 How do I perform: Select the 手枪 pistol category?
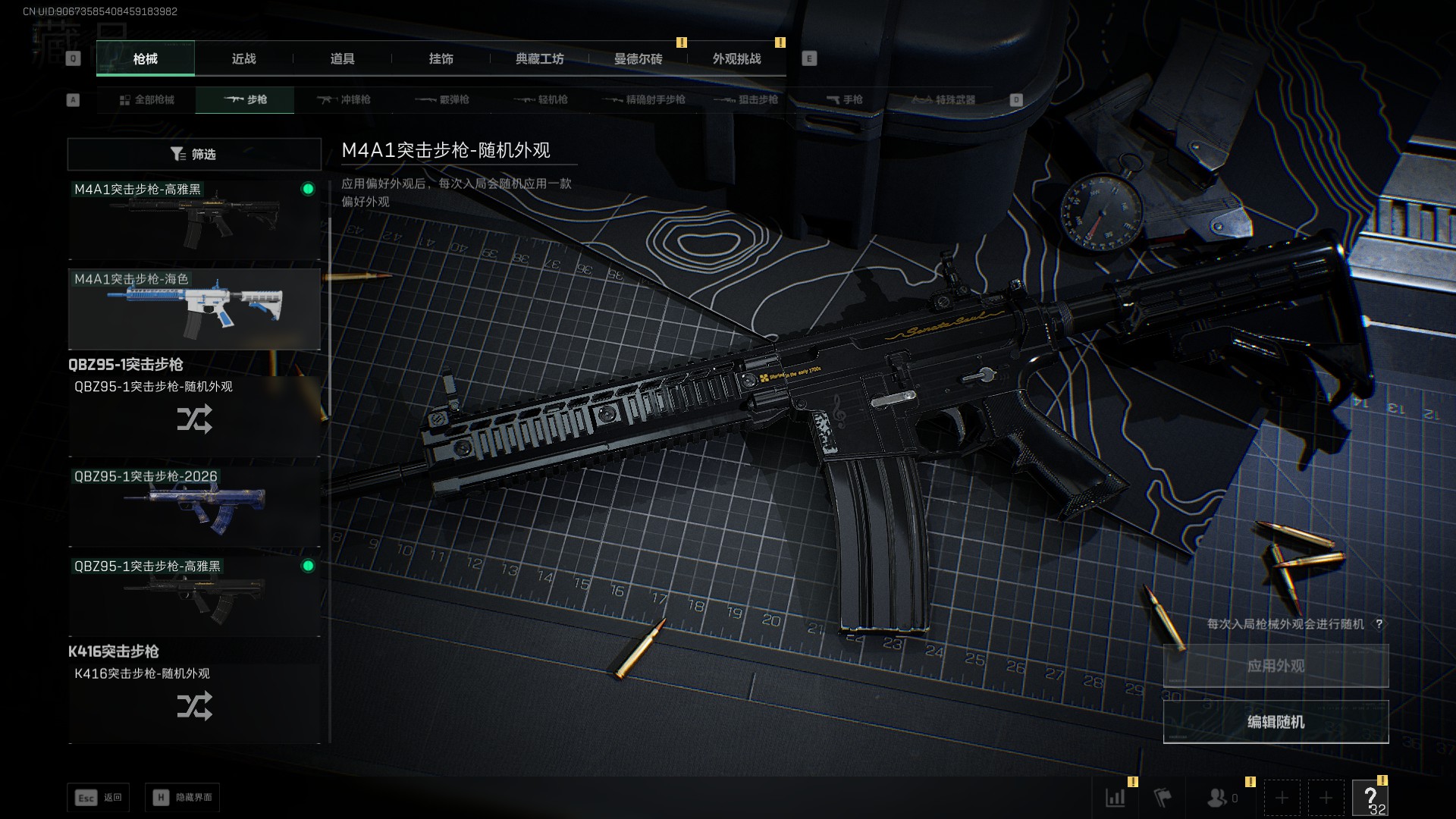[x=844, y=100]
